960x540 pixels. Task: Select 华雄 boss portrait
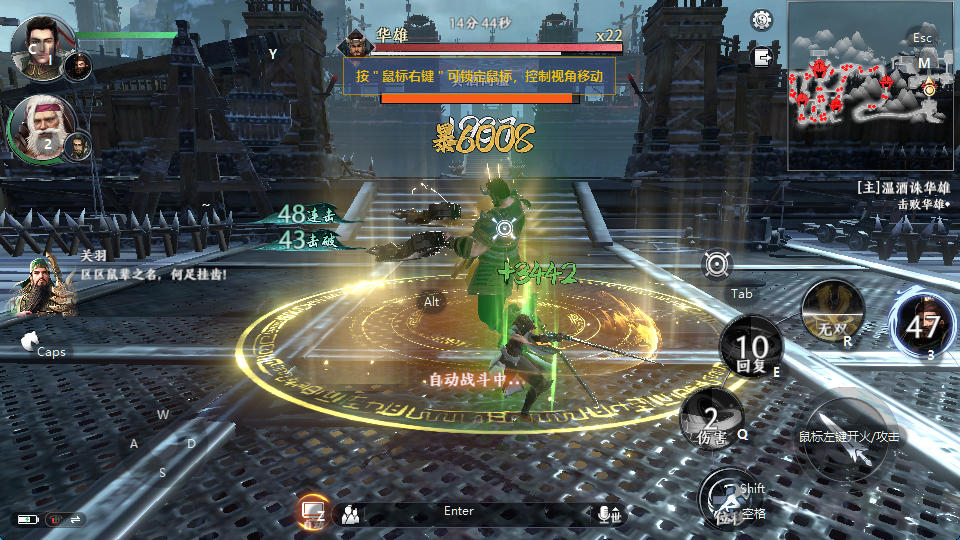point(355,44)
